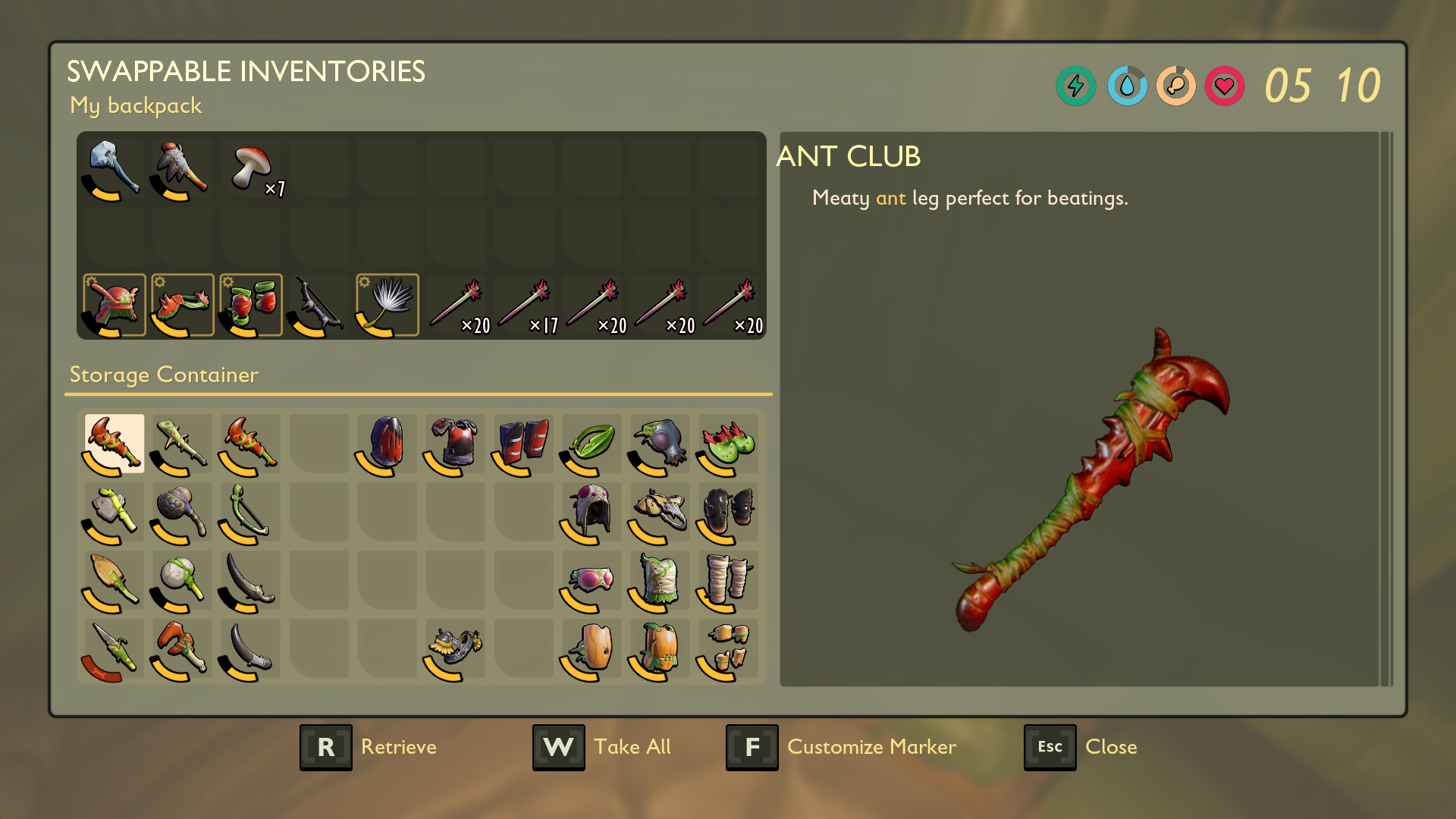The height and width of the screenshot is (819, 1456).
Task: Pick the green spiked gloves item
Action: pyautogui.click(x=728, y=444)
